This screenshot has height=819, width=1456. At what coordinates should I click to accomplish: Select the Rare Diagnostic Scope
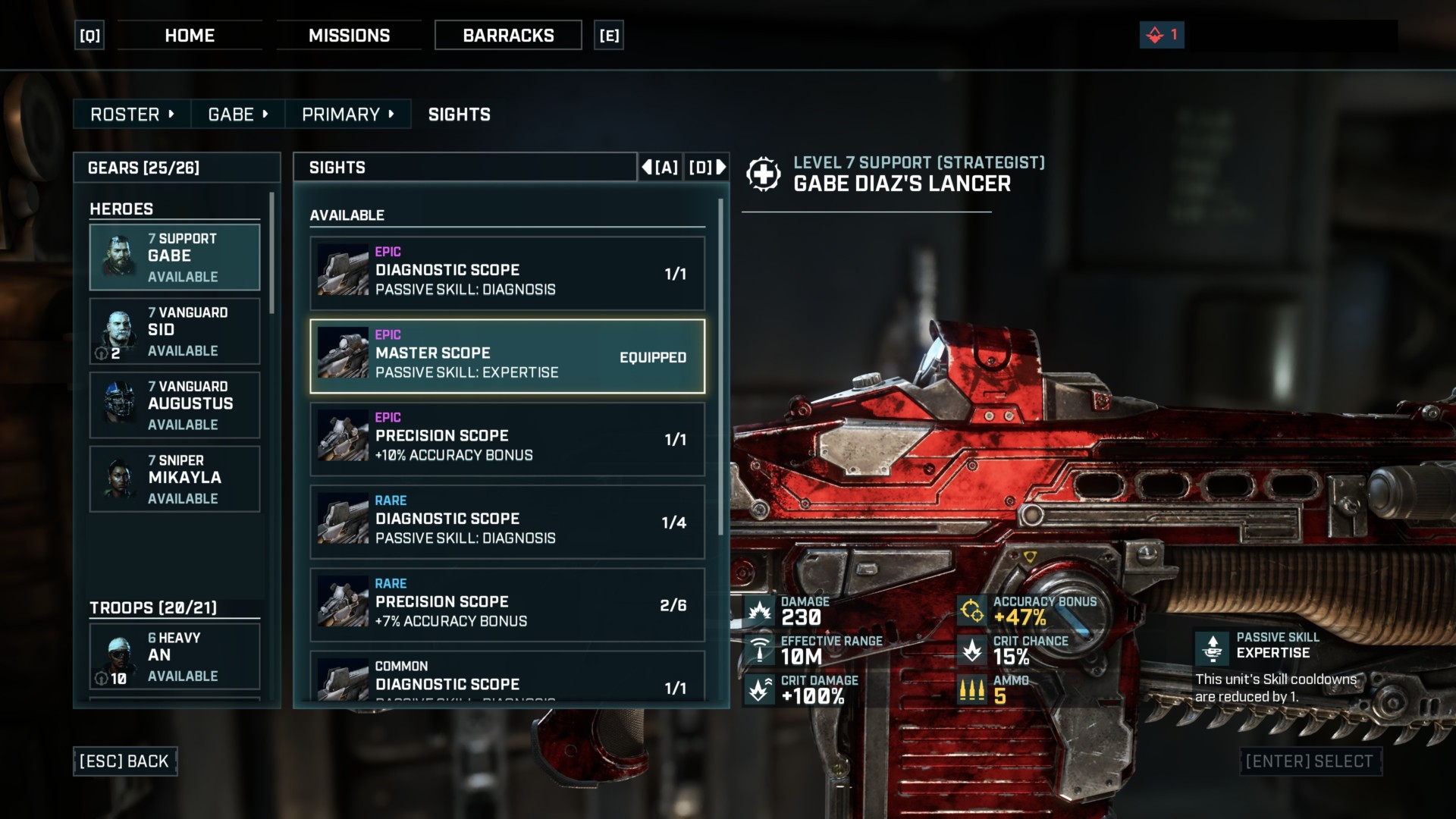(507, 522)
